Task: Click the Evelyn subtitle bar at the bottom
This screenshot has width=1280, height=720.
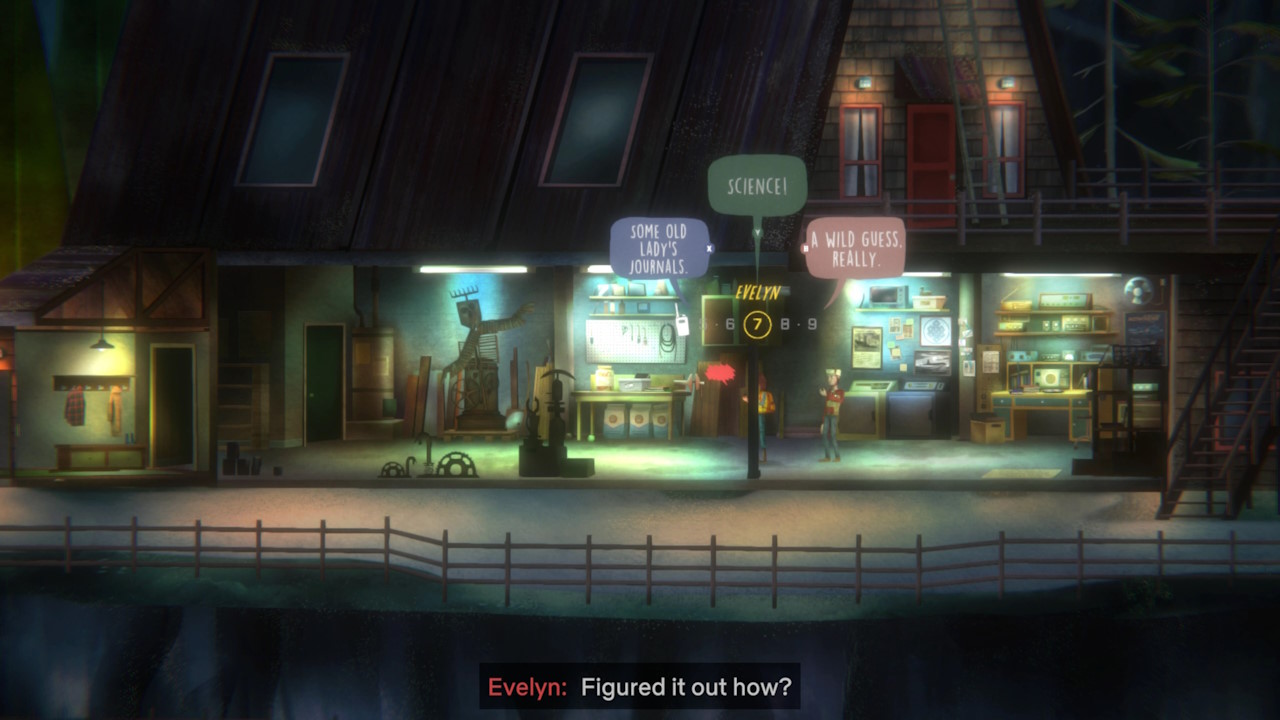Action: click(x=640, y=688)
